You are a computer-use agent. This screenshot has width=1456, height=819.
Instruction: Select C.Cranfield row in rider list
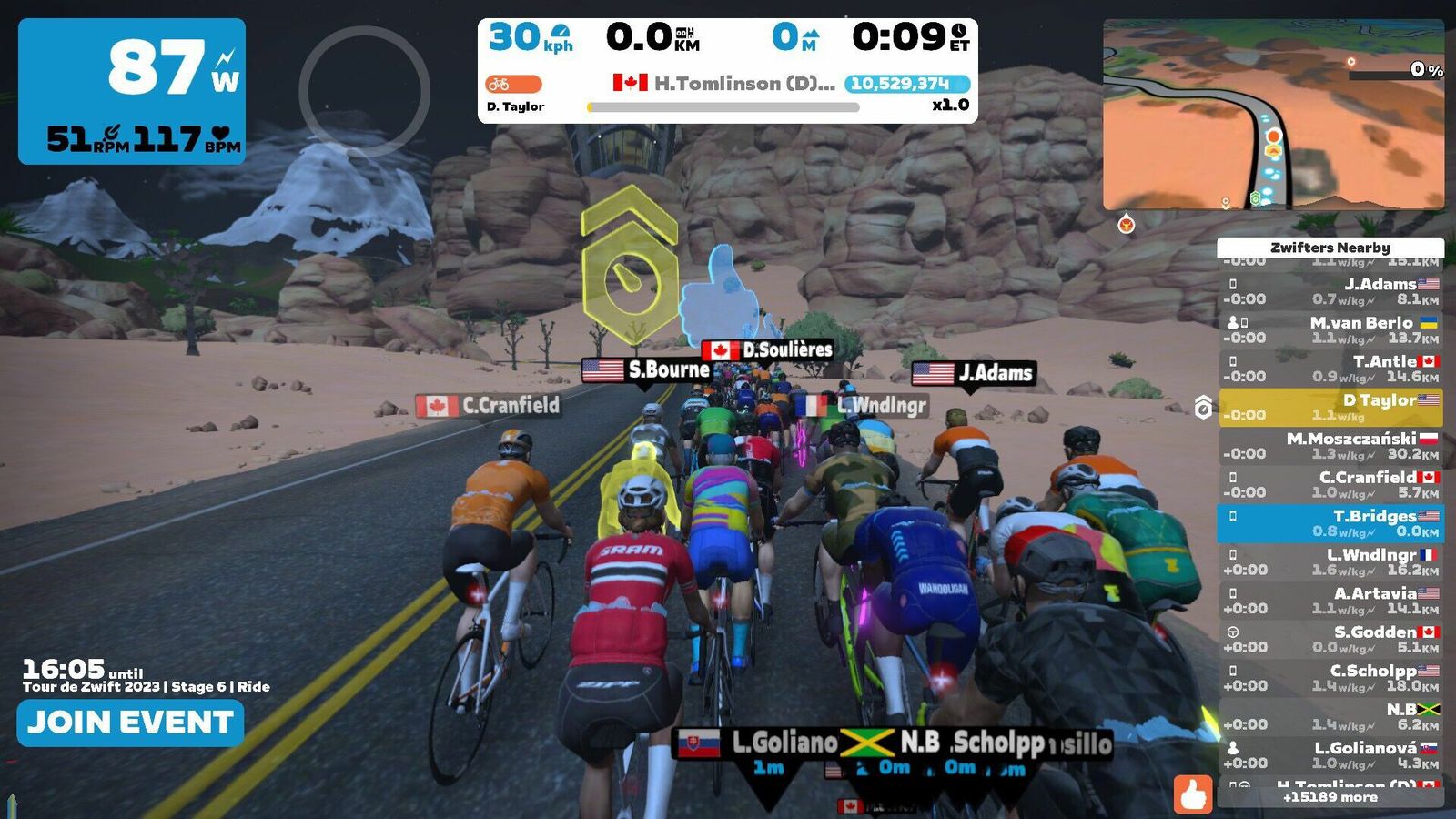1330,484
